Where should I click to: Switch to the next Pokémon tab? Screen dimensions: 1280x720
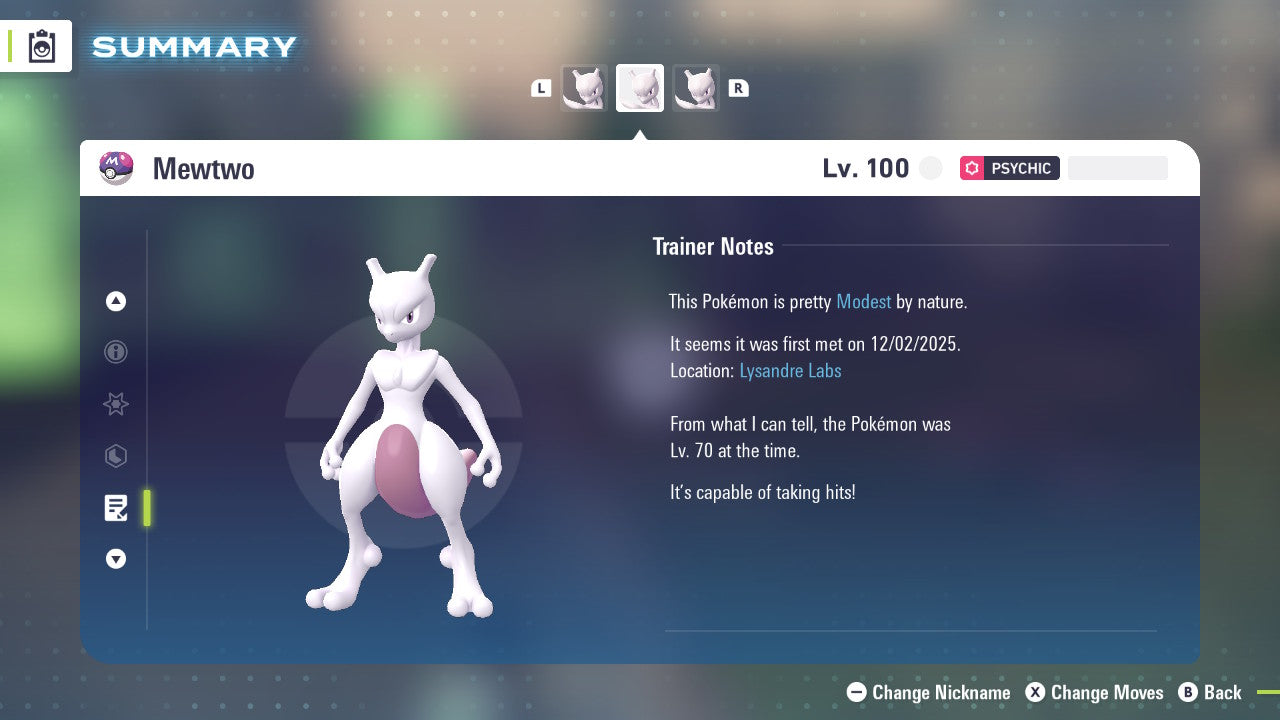[696, 87]
